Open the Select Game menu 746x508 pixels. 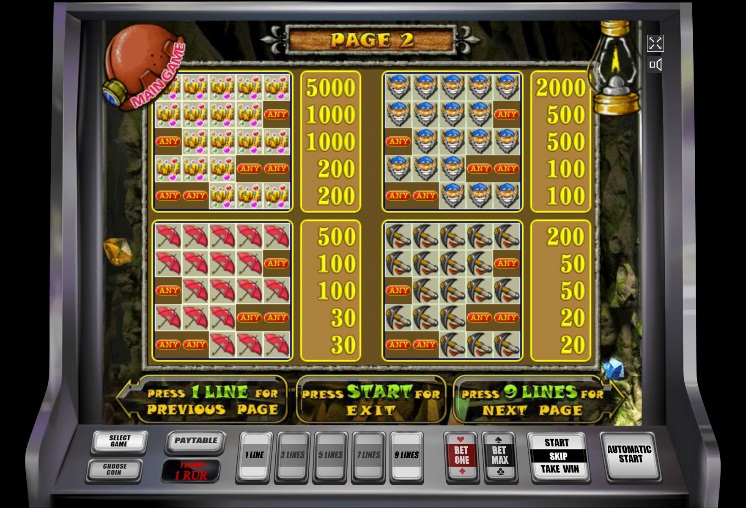(119, 441)
